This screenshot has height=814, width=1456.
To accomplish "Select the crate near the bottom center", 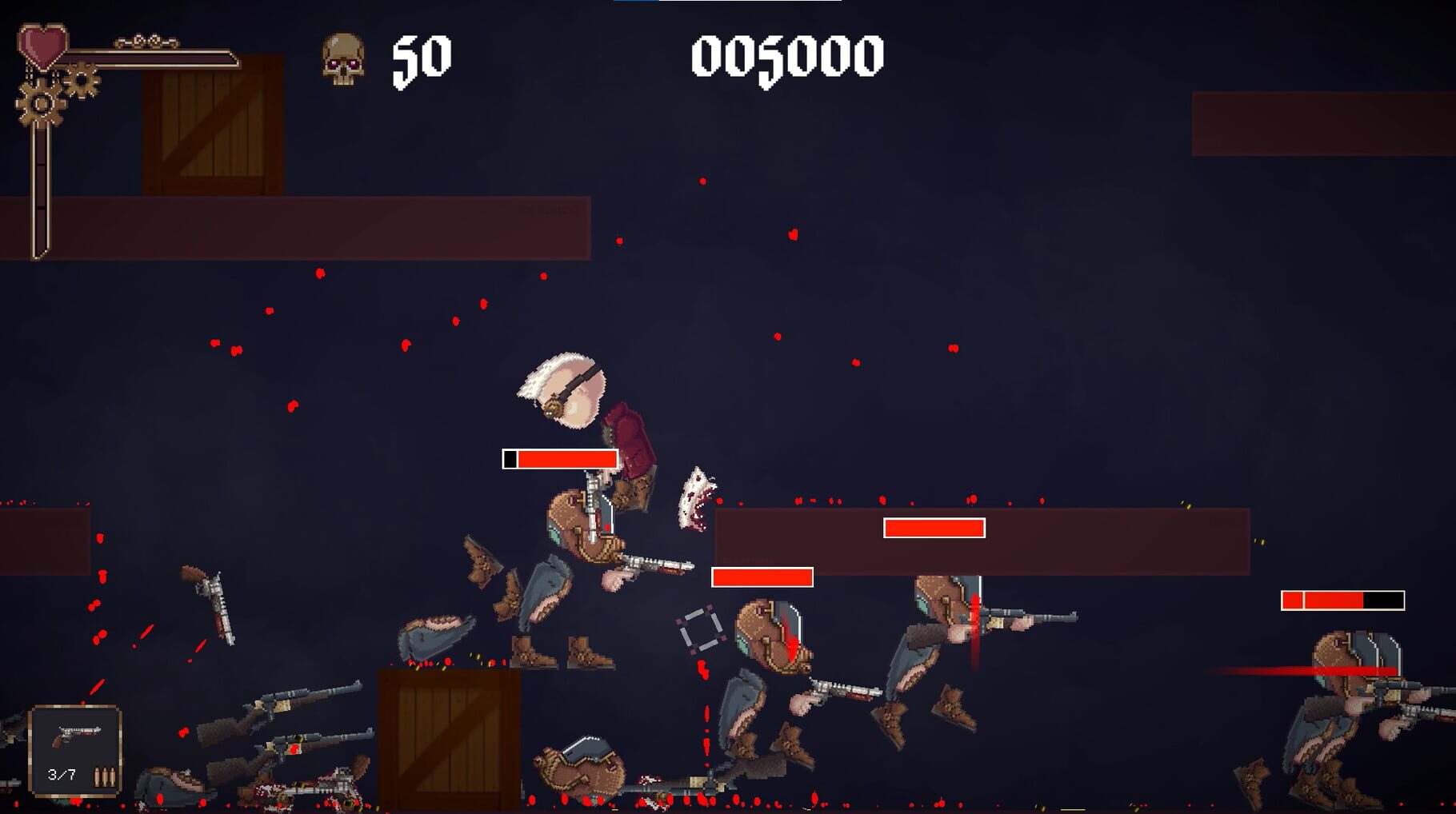I will pos(446,744).
